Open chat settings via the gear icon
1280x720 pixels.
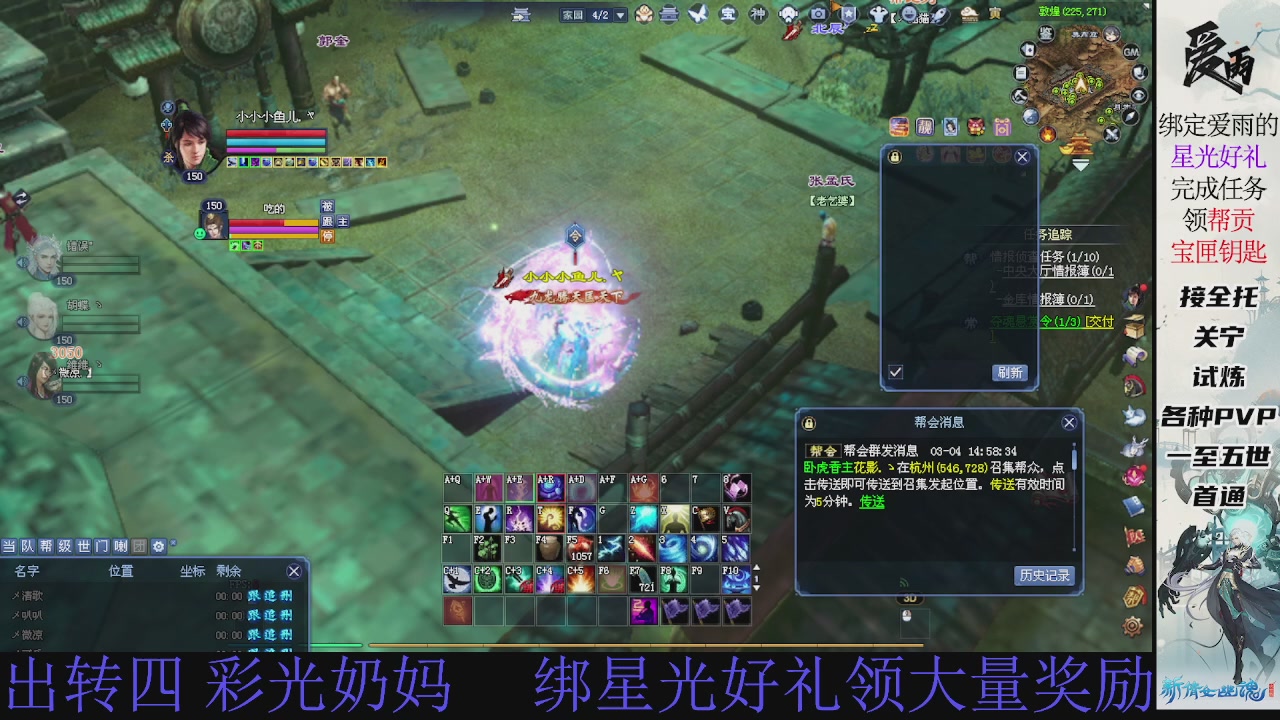(159, 546)
